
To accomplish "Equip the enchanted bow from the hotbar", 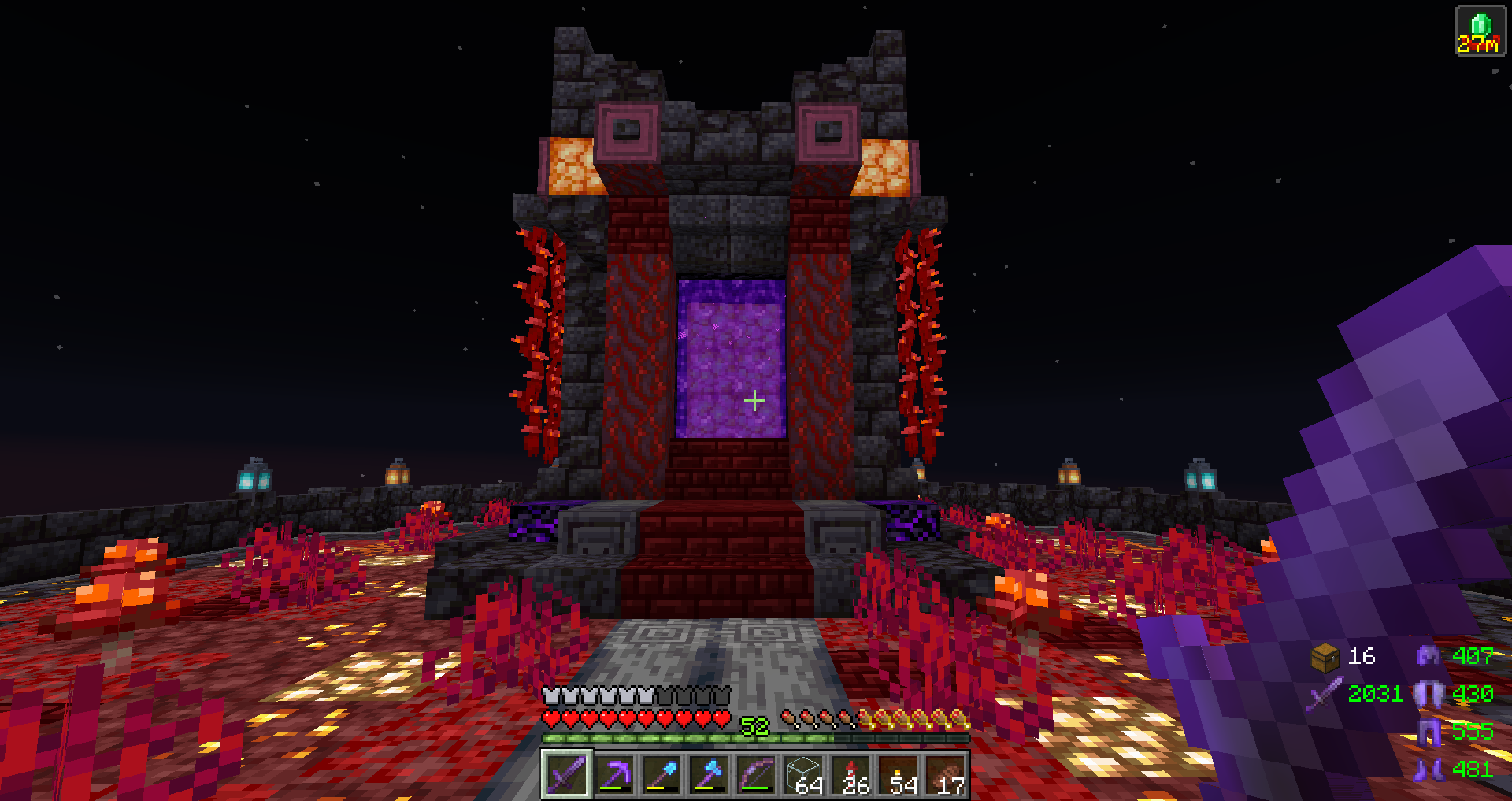I will click(756, 775).
